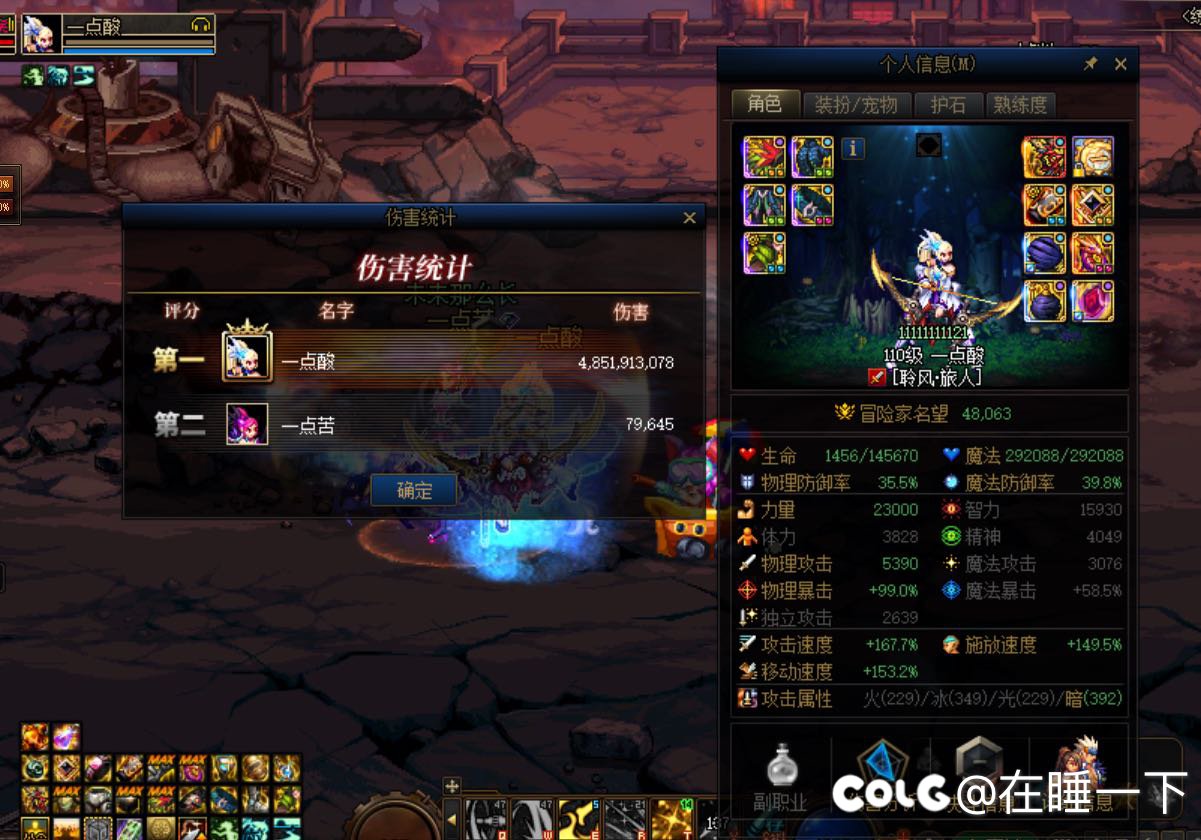Image resolution: width=1201 pixels, height=840 pixels.
Task: Select the golden-haired face title slot
Action: click(1093, 157)
